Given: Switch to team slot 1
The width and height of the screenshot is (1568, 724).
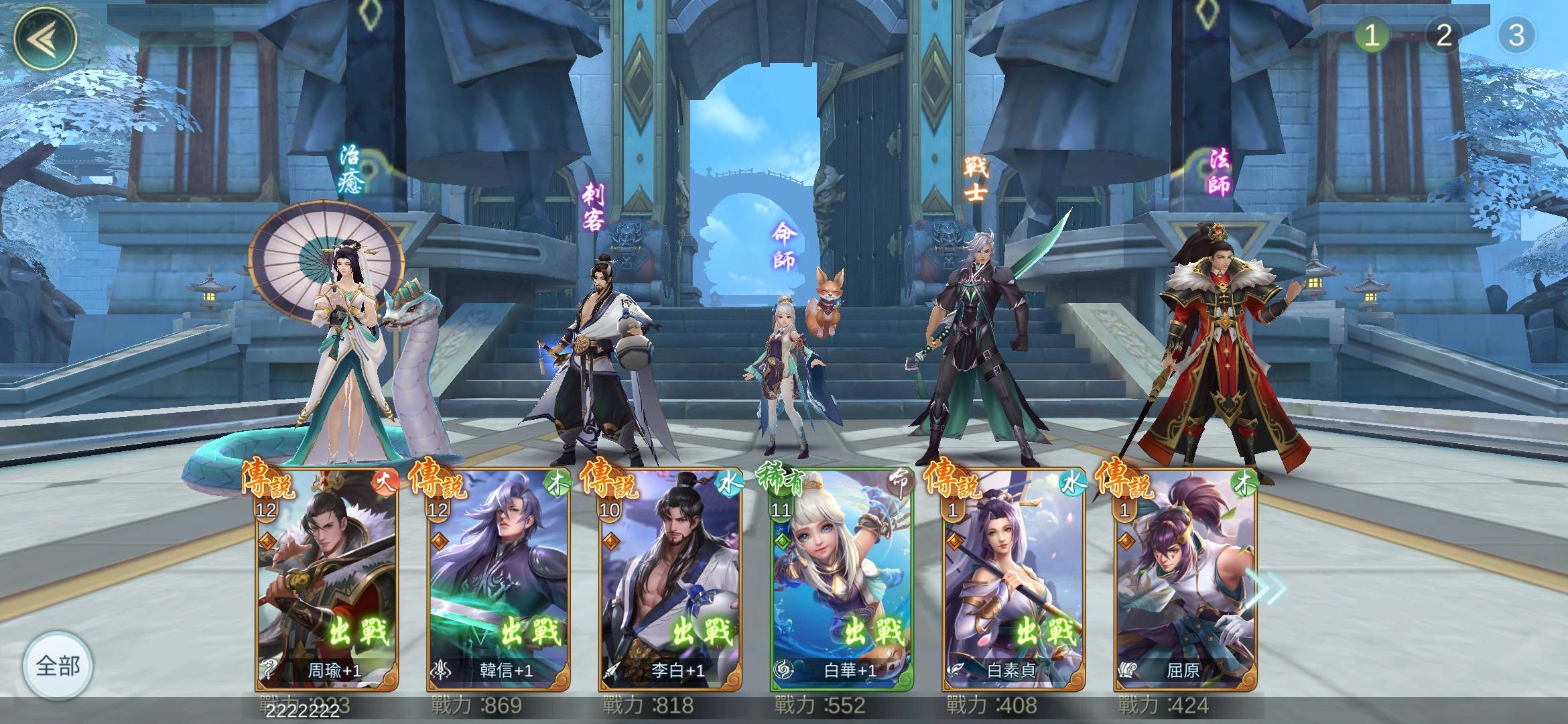Looking at the screenshot, I should pos(1371,35).
